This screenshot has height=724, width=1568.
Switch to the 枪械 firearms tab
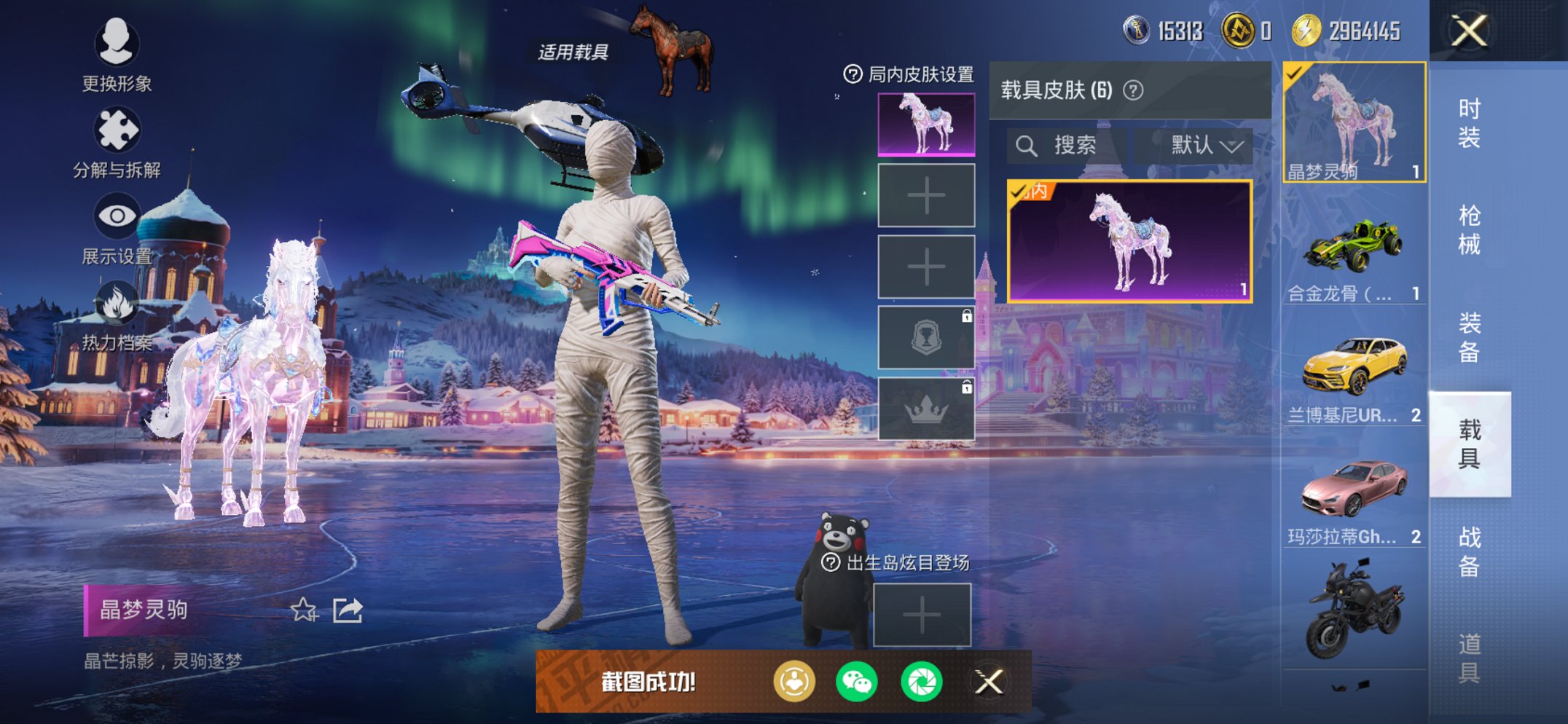coord(1469,230)
